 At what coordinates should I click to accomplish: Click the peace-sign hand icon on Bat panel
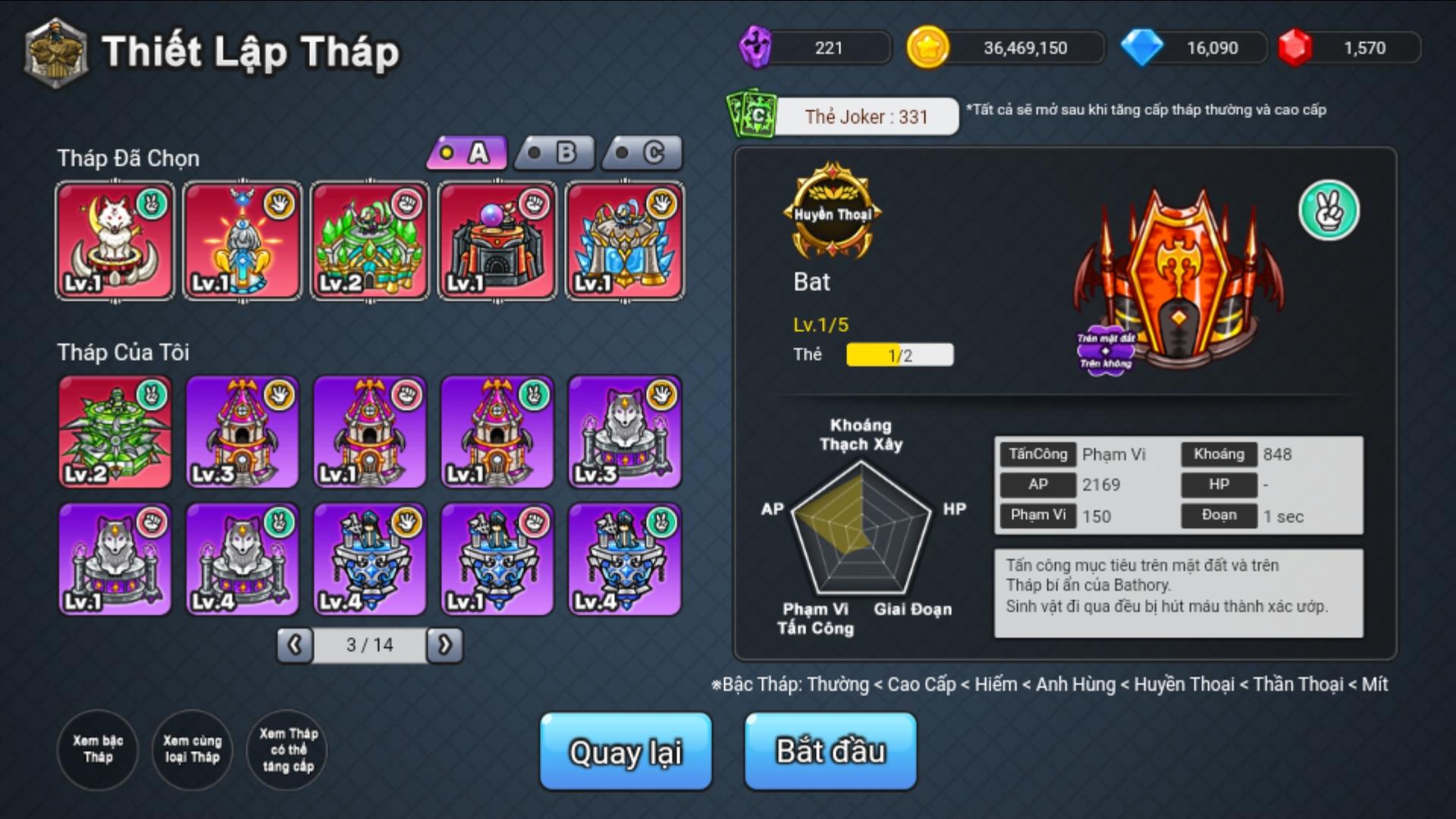tap(1329, 211)
